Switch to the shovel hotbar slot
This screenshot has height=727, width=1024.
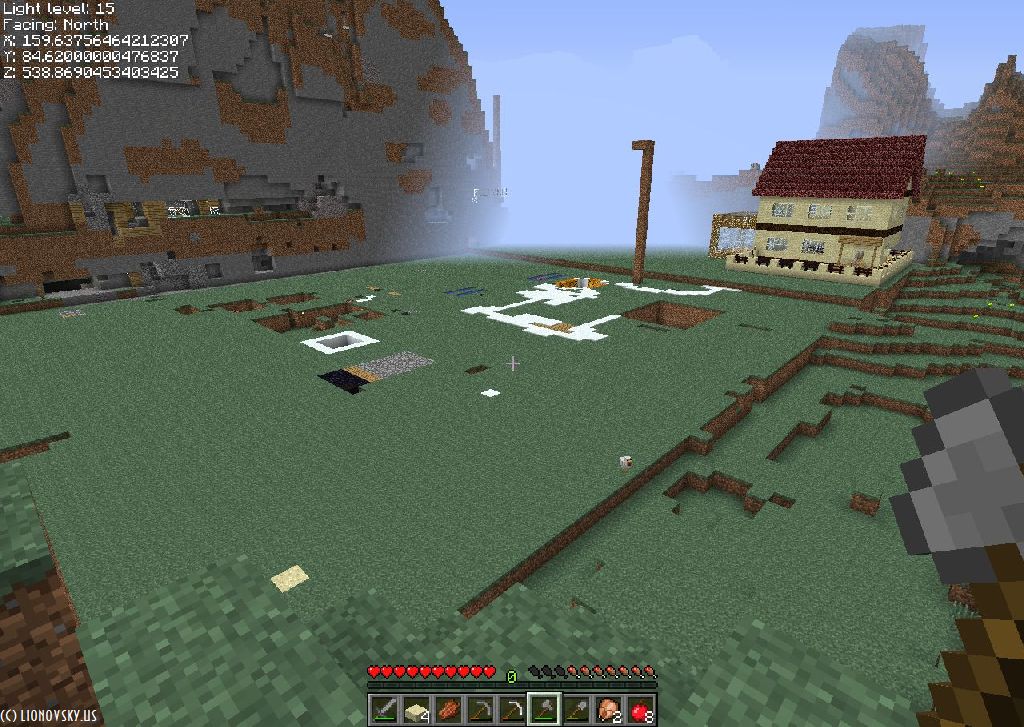576,709
